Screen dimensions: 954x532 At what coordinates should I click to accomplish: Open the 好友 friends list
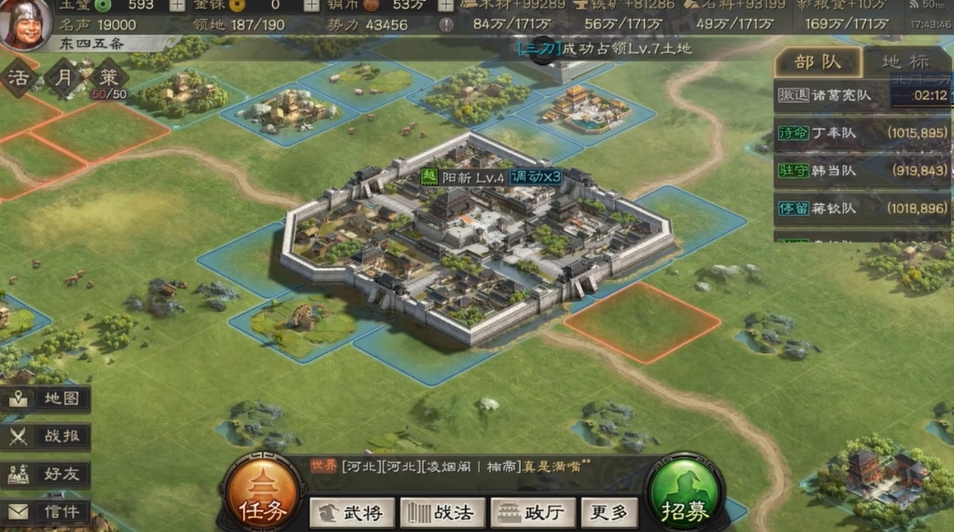click(x=47, y=474)
